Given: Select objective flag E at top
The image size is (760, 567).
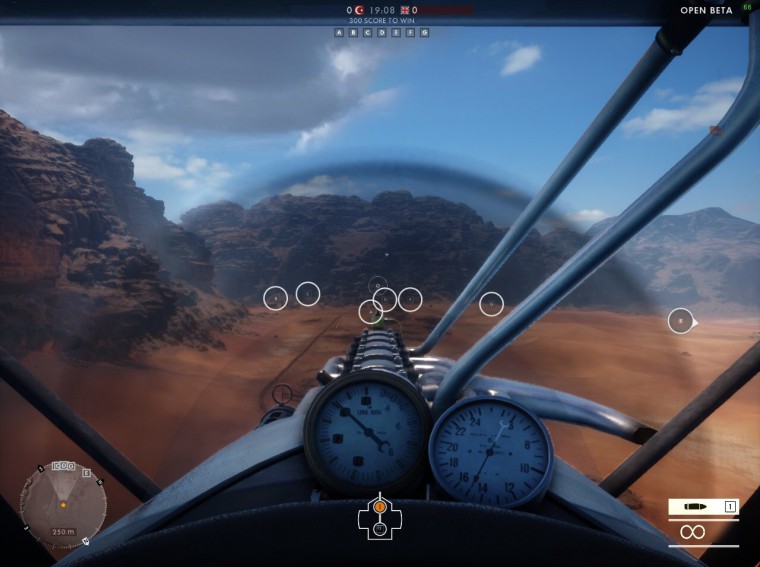Looking at the screenshot, I should (396, 32).
